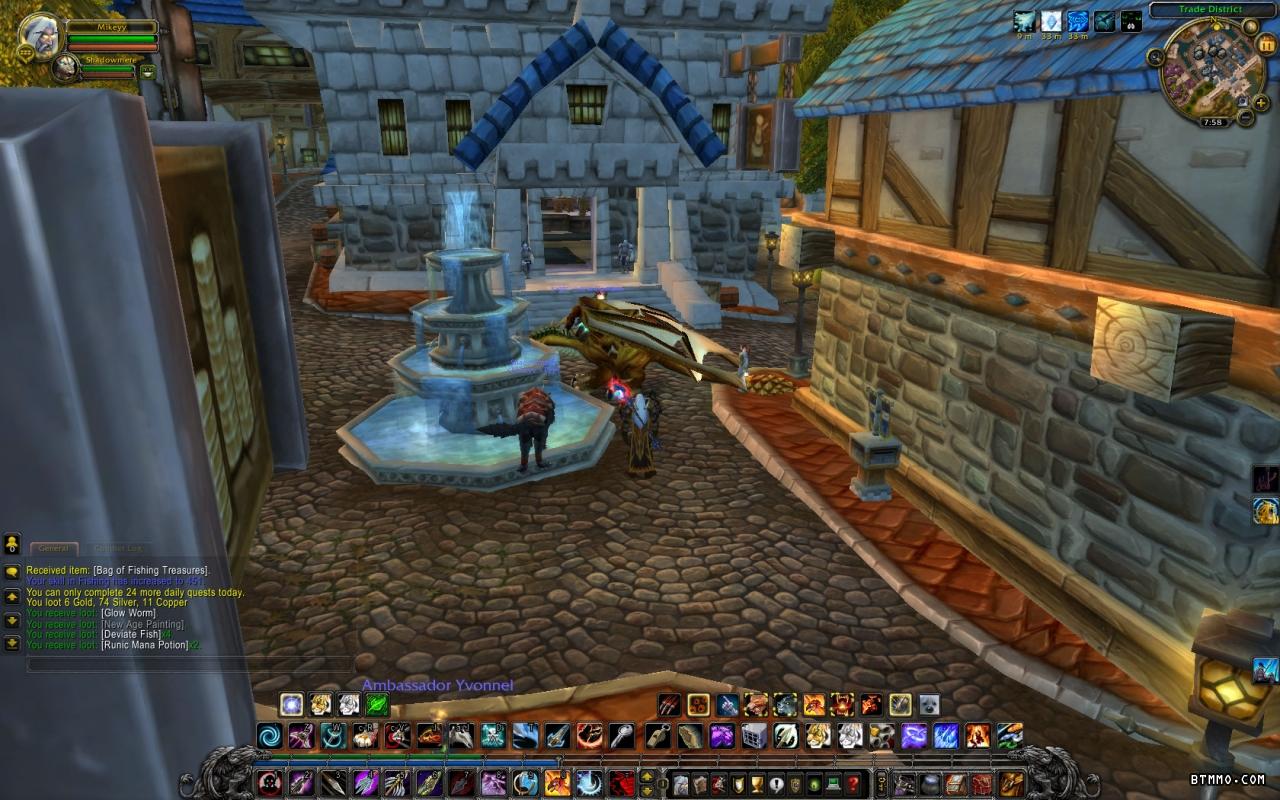Viewport: 1280px width, 800px height.
Task: Zoom out the minimap with minus button
Action: pos(1245,118)
